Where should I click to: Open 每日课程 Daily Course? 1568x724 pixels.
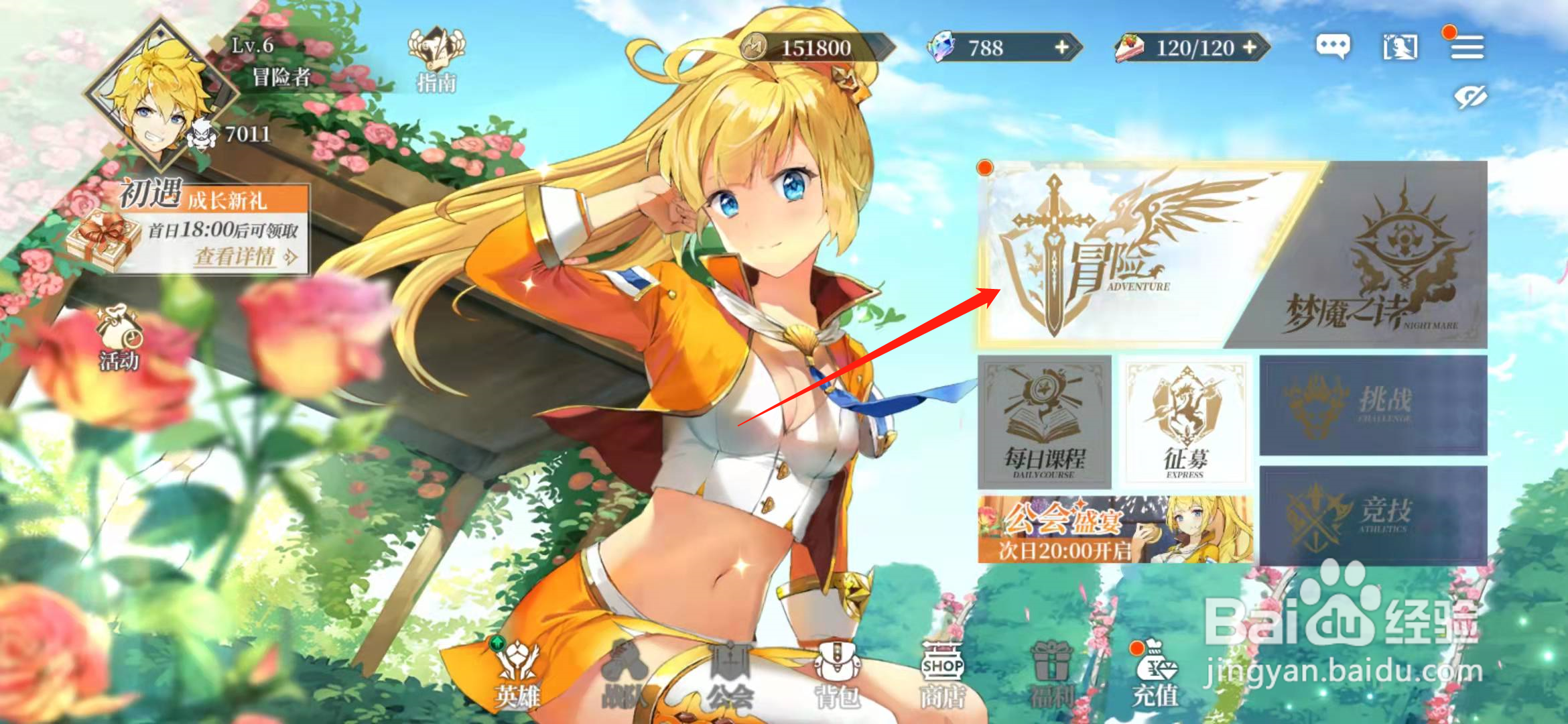pos(1044,422)
